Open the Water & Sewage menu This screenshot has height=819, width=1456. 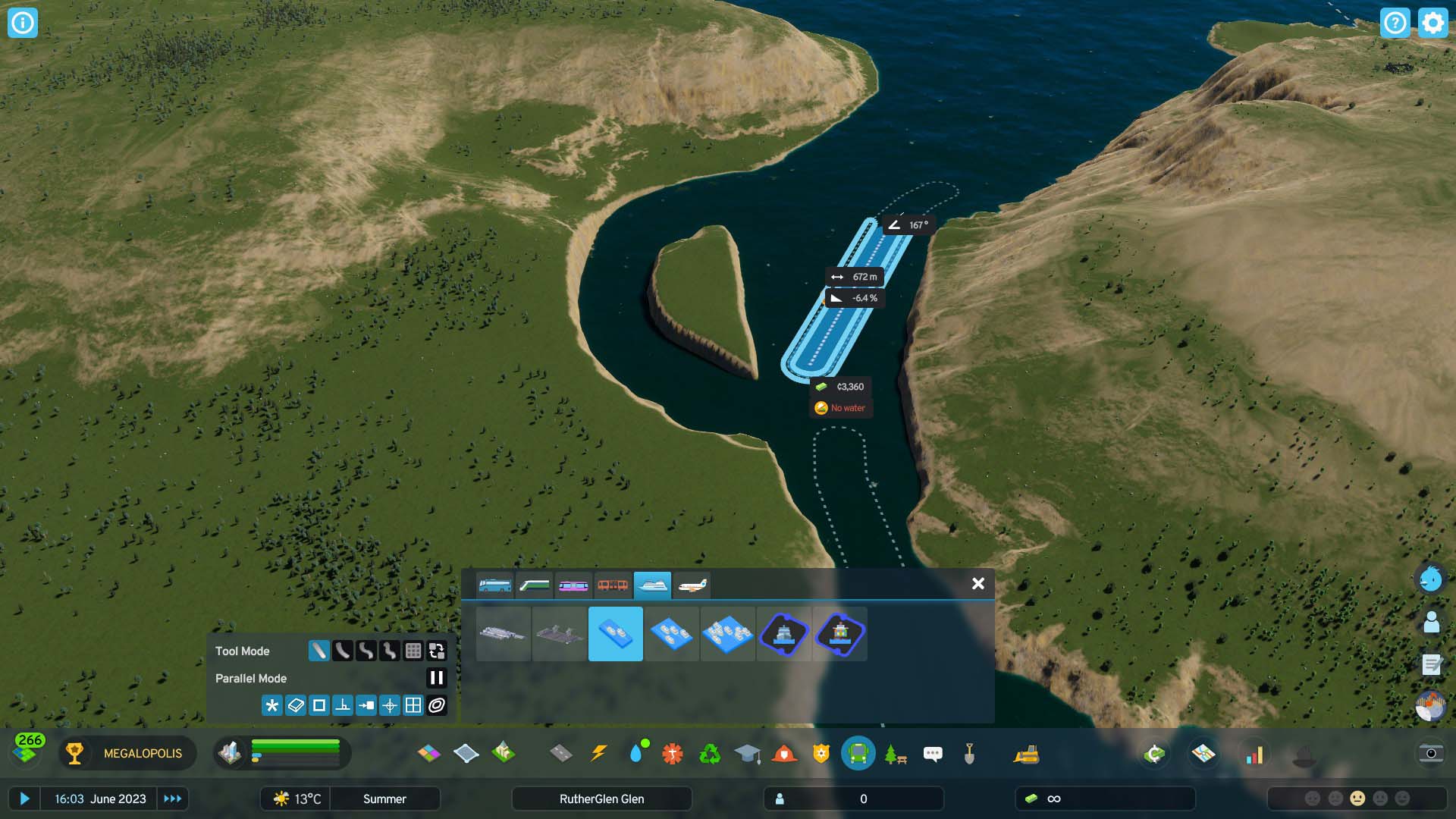tap(639, 753)
